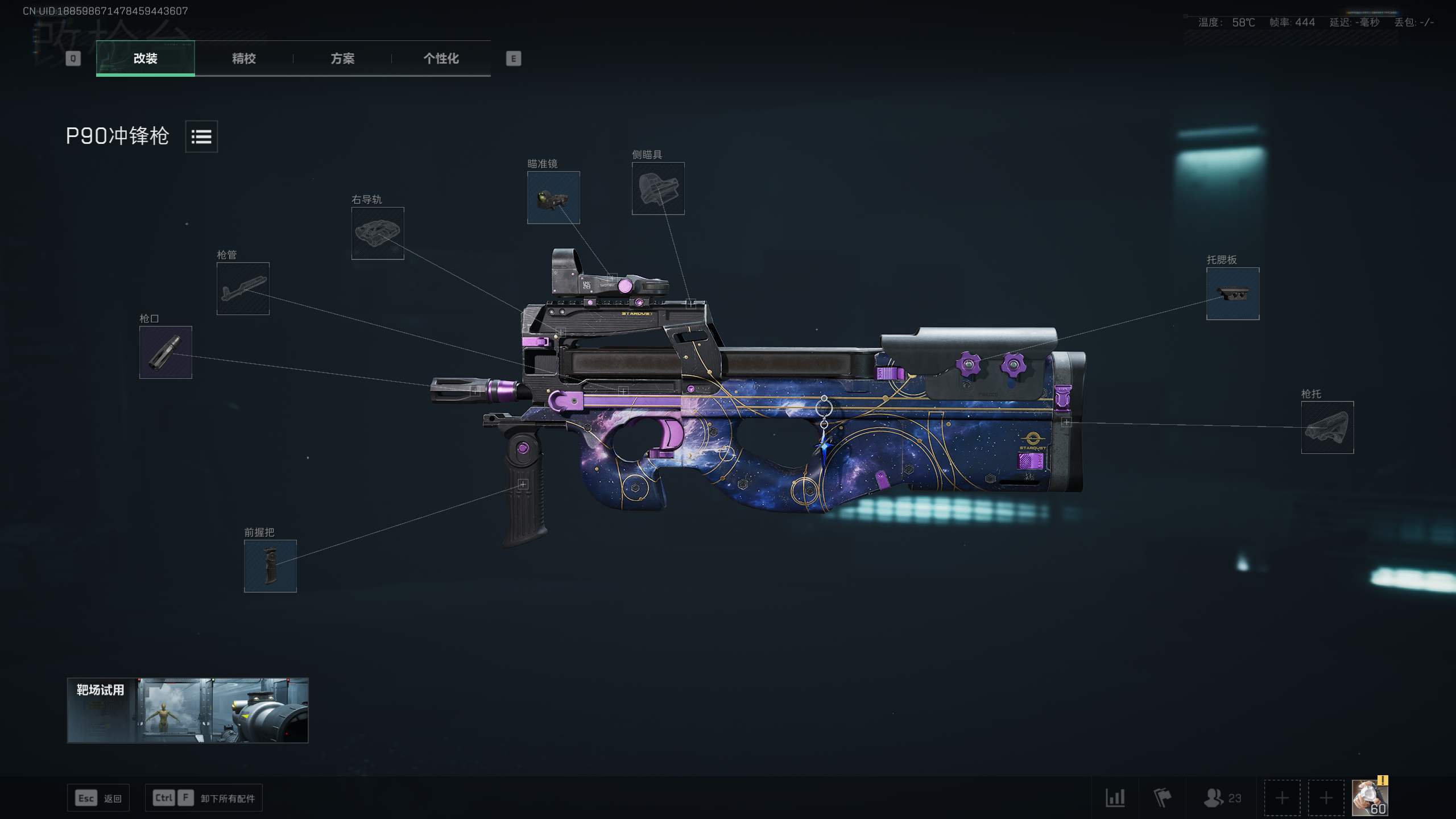Select the 托腮板 cheek rest slot
Viewport: 1456px width, 819px height.
(1232, 293)
